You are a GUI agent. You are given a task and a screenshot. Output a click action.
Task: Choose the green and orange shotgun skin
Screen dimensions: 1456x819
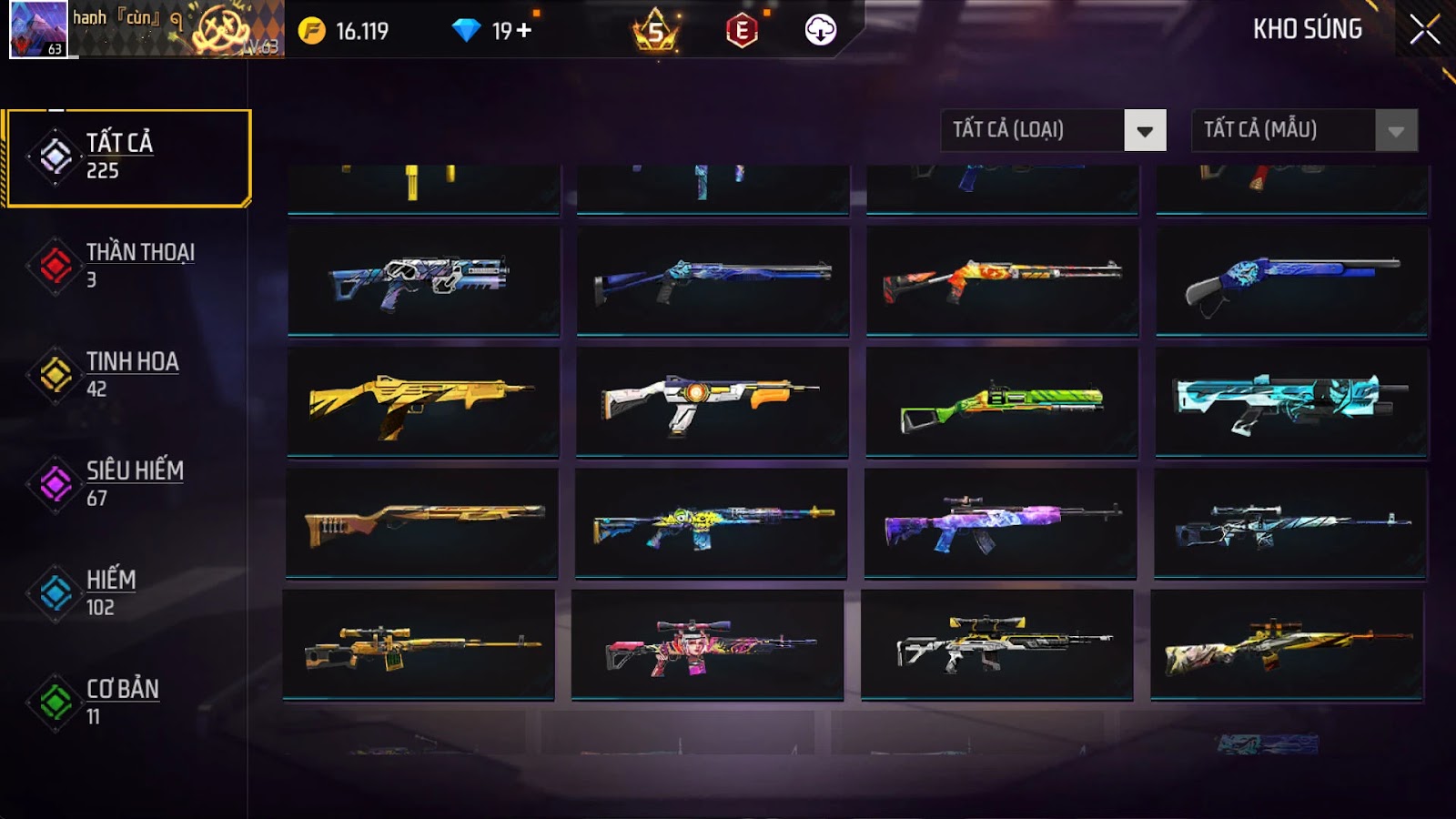point(1001,401)
